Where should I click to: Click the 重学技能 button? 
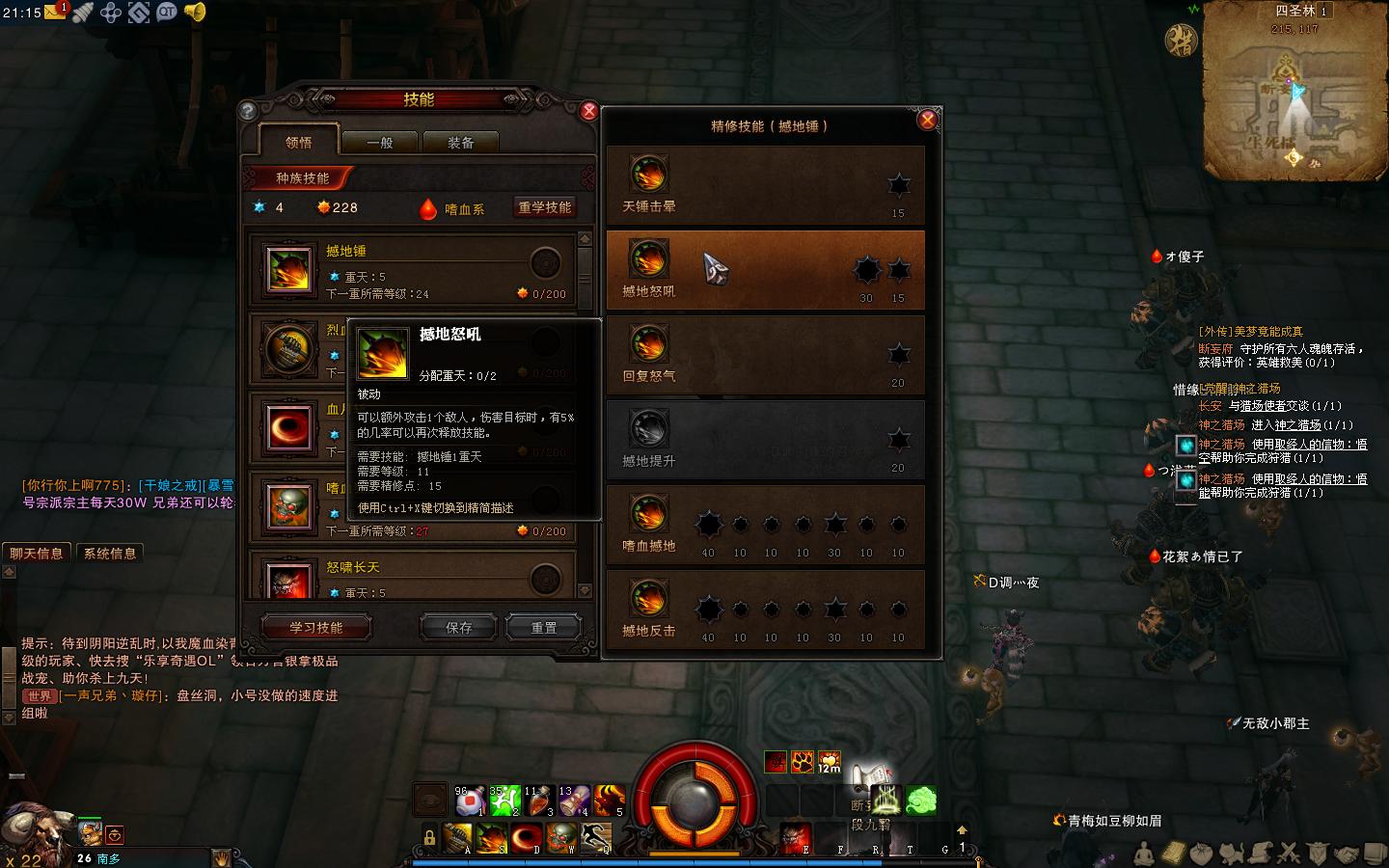(545, 207)
